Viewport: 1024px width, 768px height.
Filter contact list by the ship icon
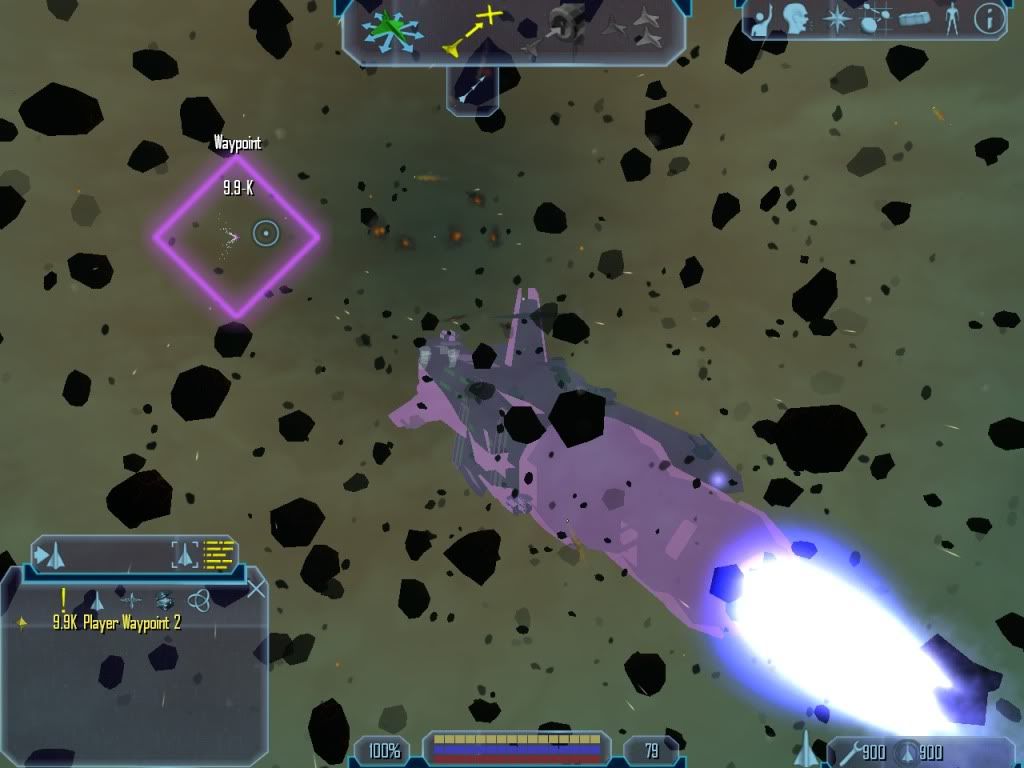pos(96,600)
